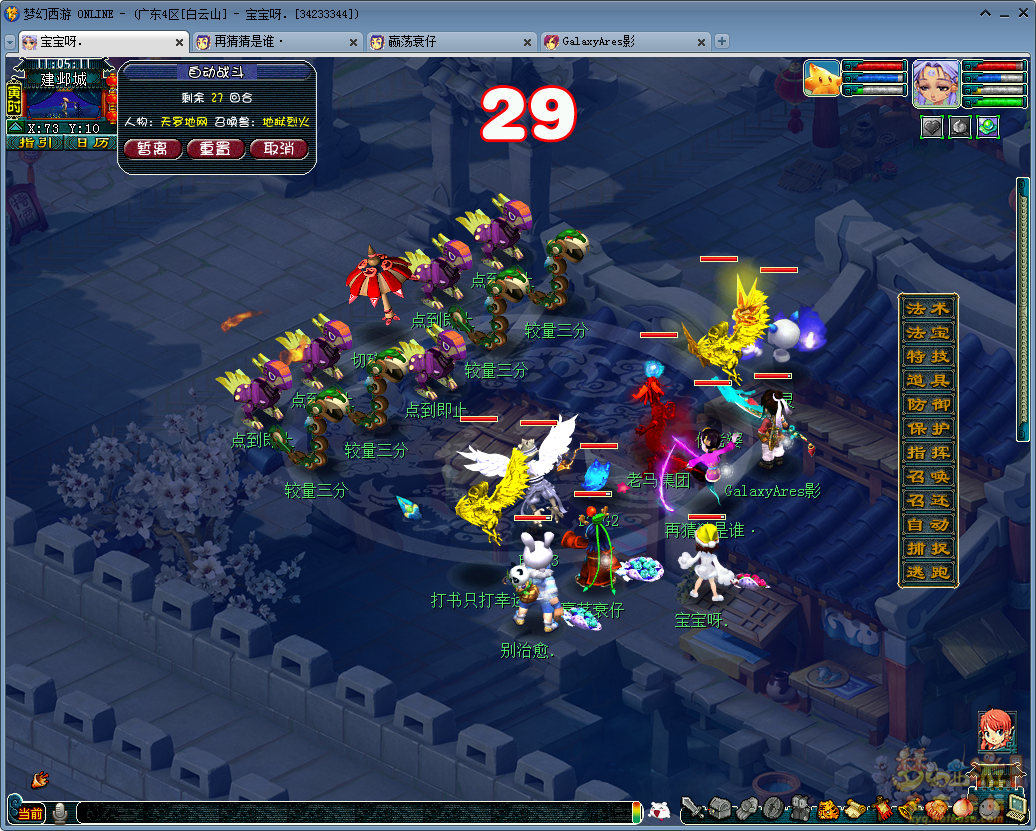Open the 指引 guide button

click(36, 143)
